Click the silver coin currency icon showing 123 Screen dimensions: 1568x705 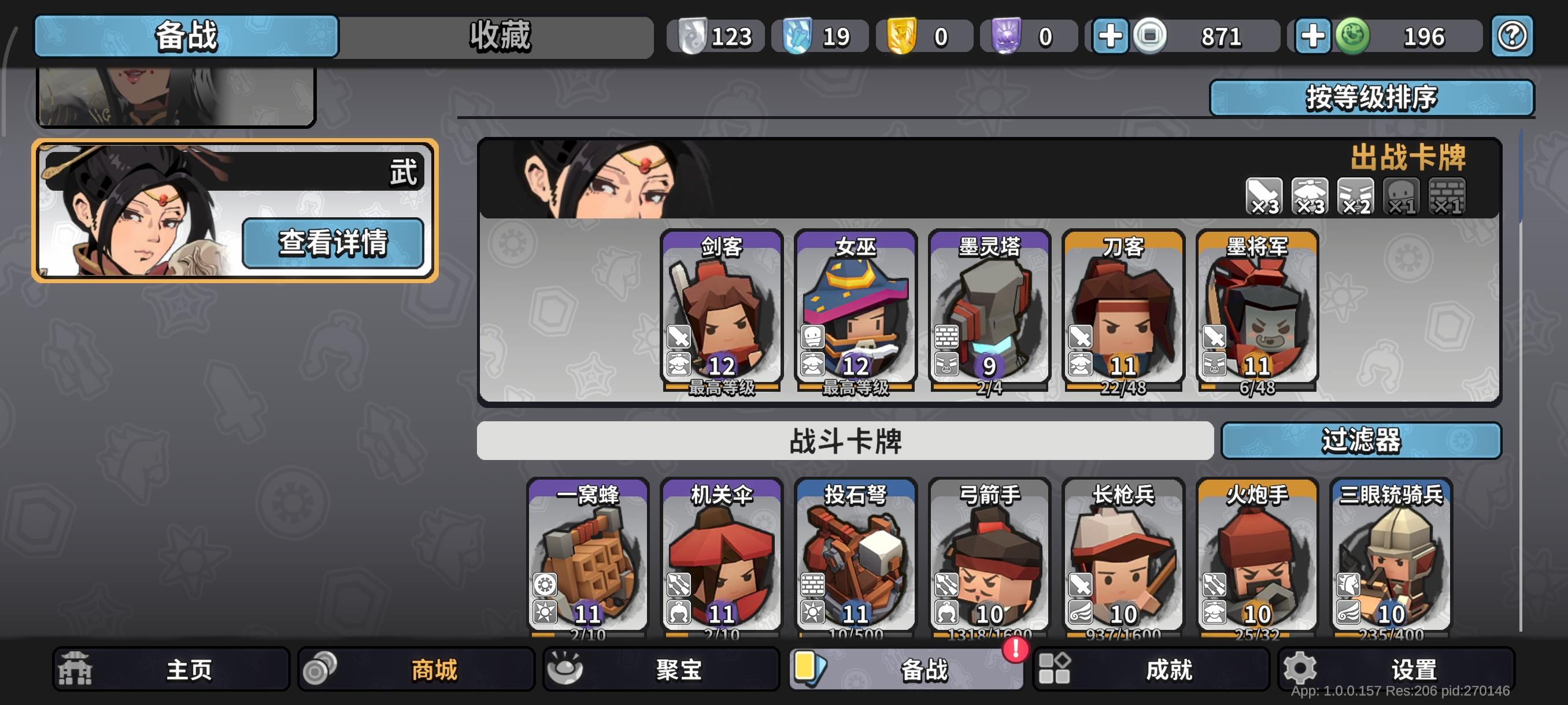(x=694, y=35)
